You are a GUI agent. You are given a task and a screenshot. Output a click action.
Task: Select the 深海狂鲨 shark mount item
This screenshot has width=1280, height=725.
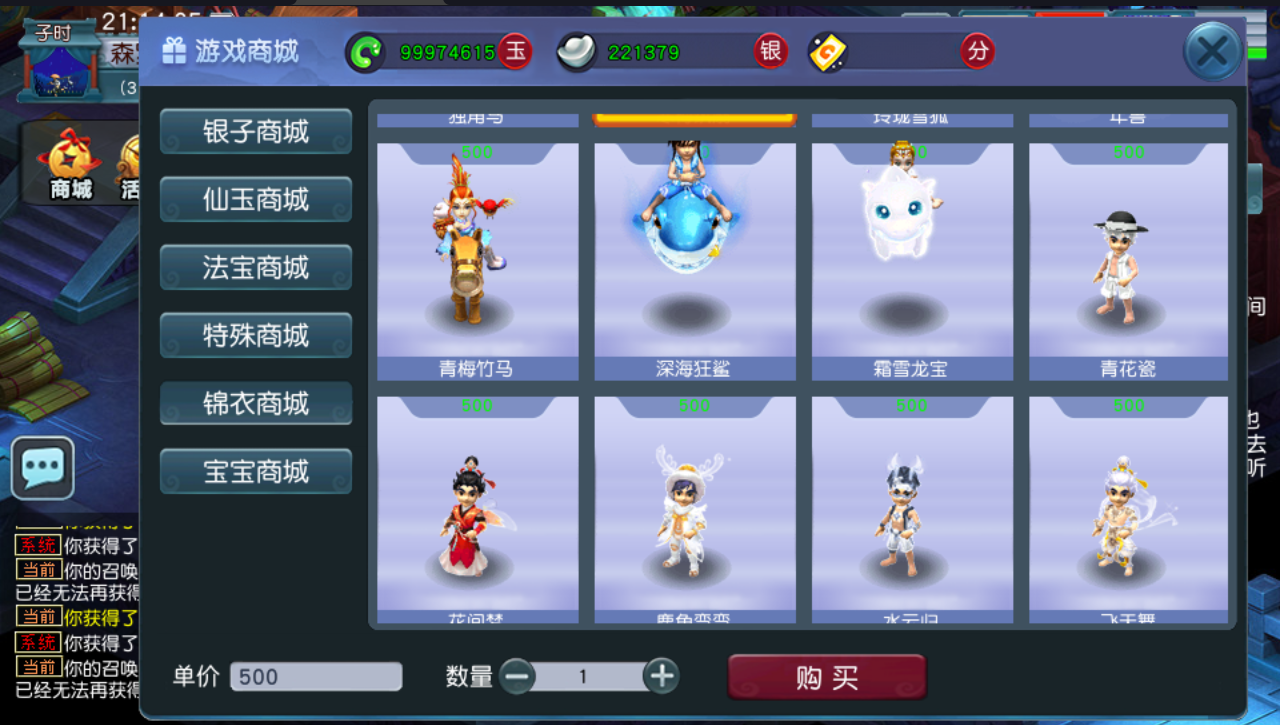point(694,260)
